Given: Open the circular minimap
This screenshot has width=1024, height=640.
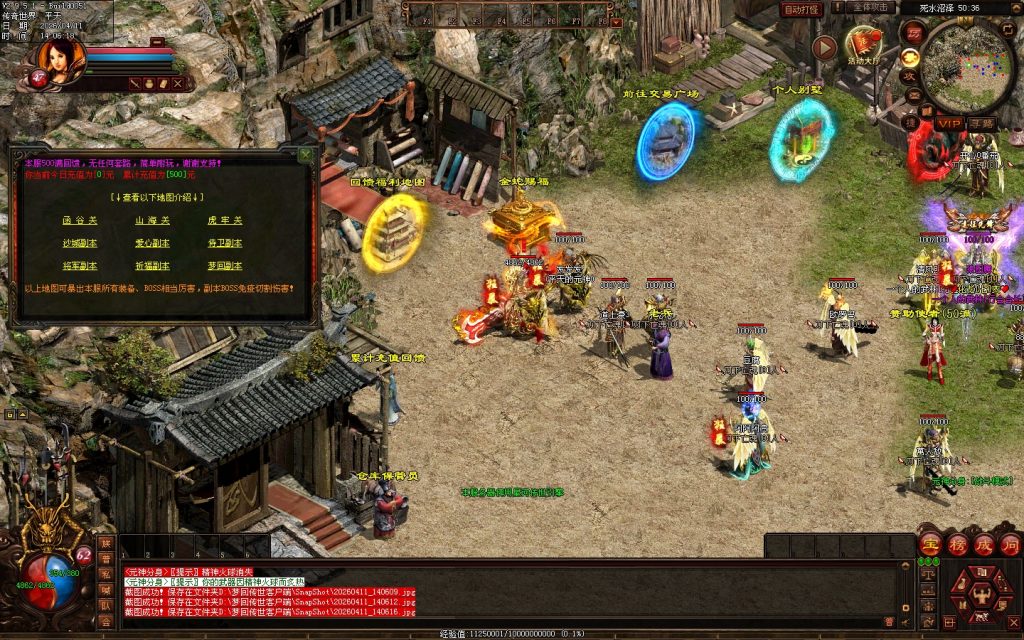Looking at the screenshot, I should tap(966, 67).
